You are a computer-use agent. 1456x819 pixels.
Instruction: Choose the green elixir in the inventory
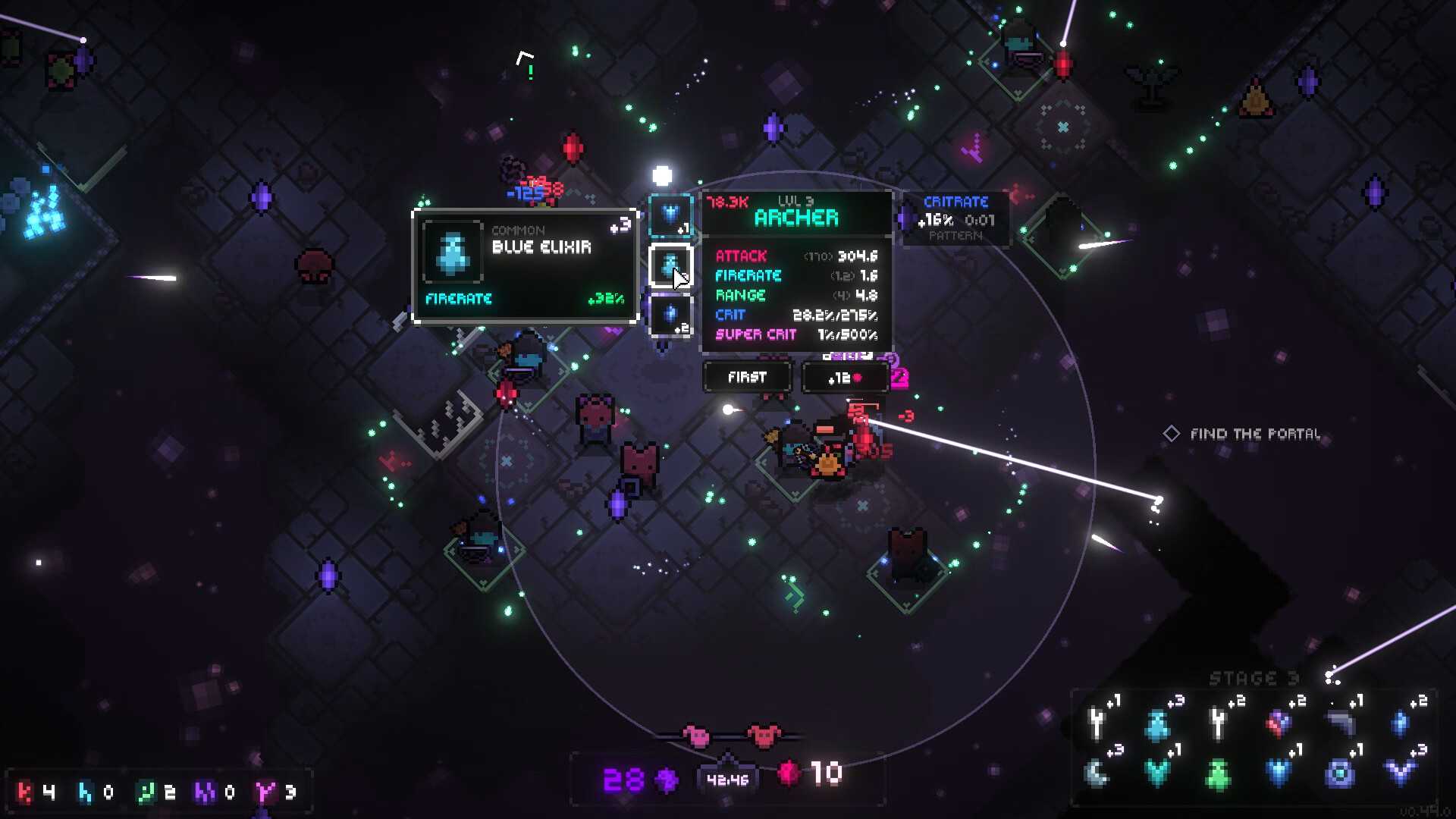(x=1218, y=774)
